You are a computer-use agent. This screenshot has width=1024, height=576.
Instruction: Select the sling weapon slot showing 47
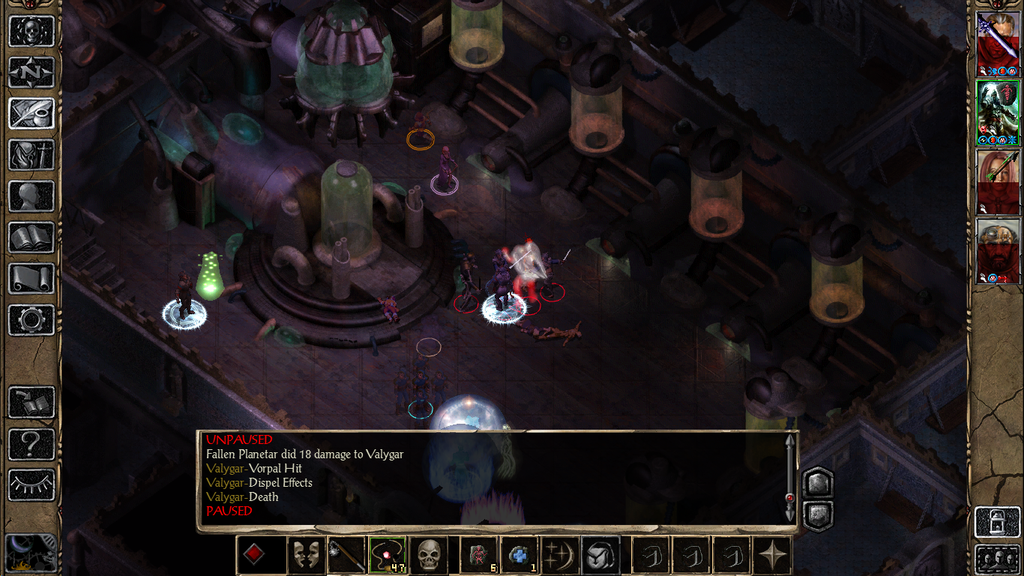pyautogui.click(x=387, y=555)
